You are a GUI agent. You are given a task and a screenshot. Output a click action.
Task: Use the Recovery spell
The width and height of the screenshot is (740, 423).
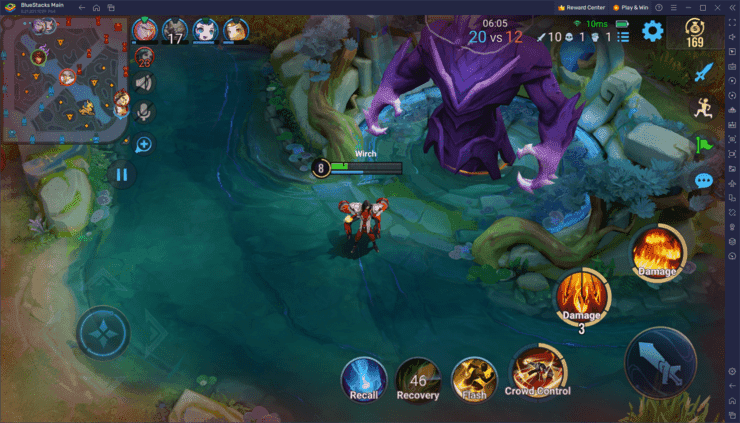point(418,378)
